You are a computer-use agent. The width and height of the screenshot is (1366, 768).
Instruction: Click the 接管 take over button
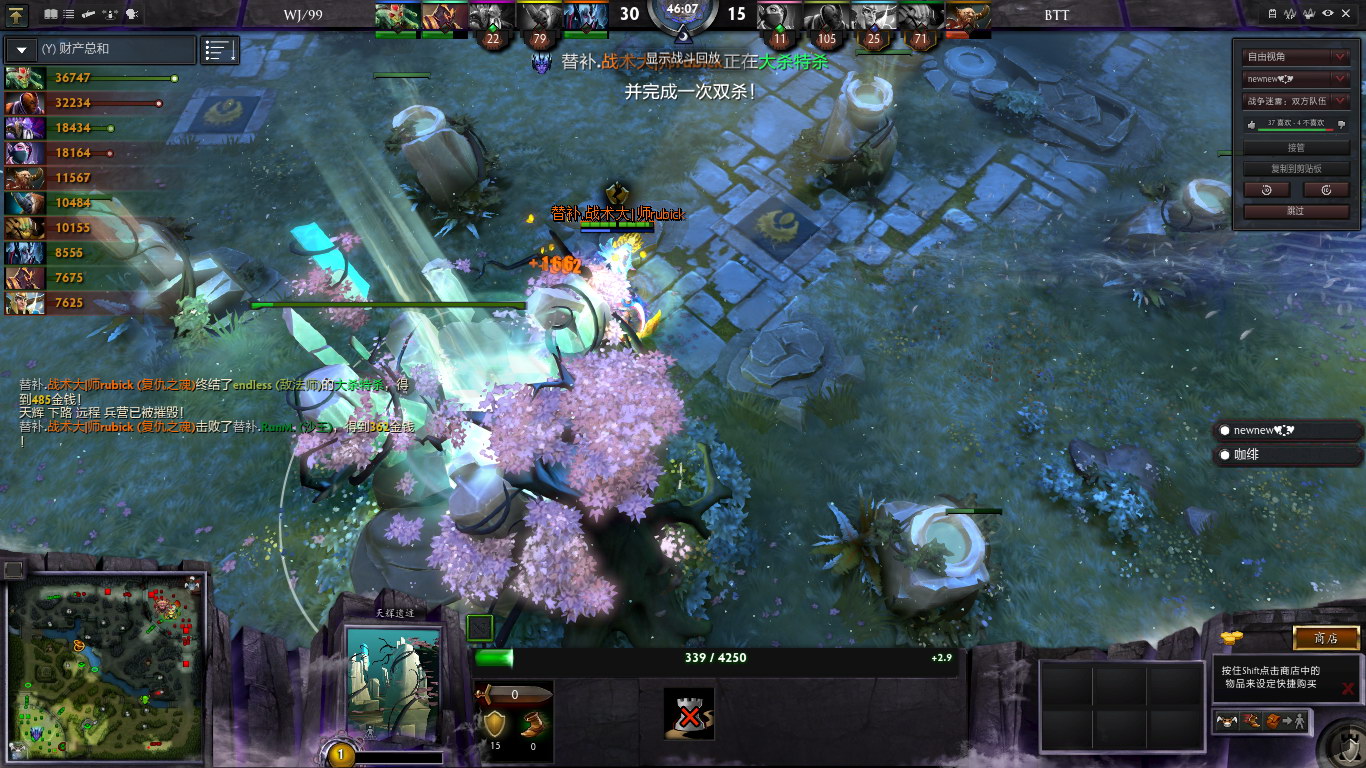1296,148
